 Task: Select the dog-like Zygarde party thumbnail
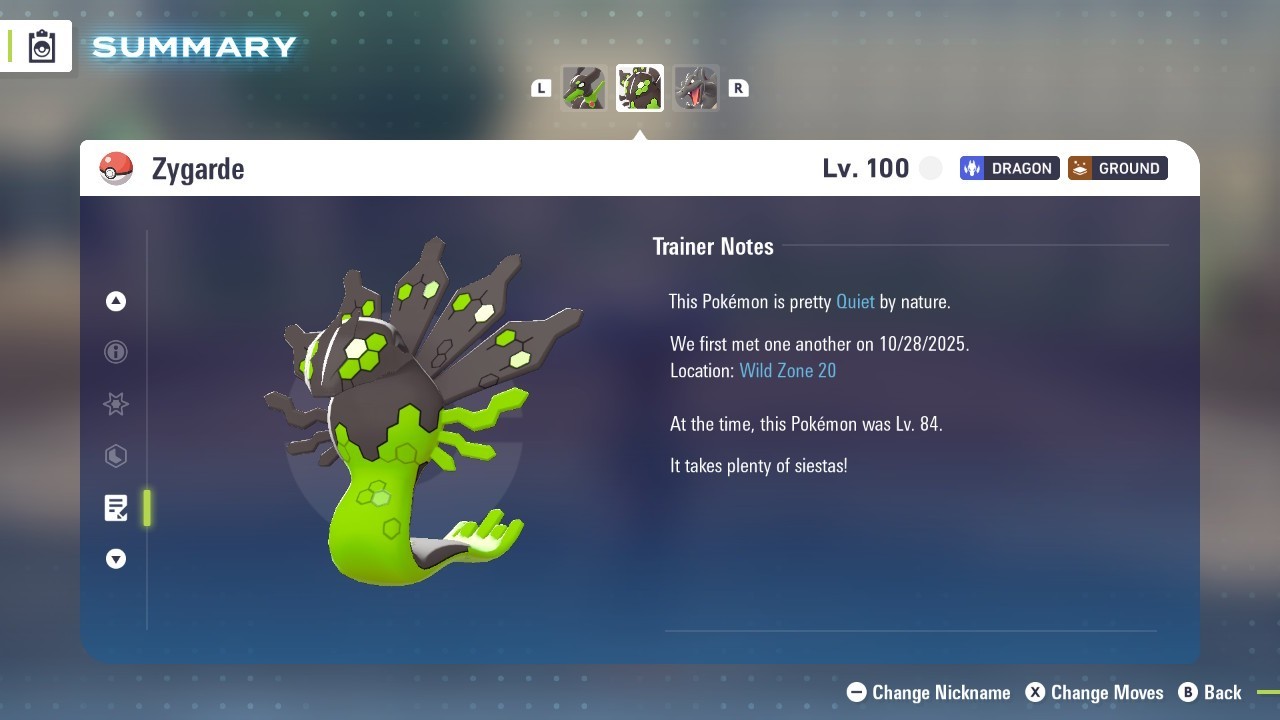[584, 88]
